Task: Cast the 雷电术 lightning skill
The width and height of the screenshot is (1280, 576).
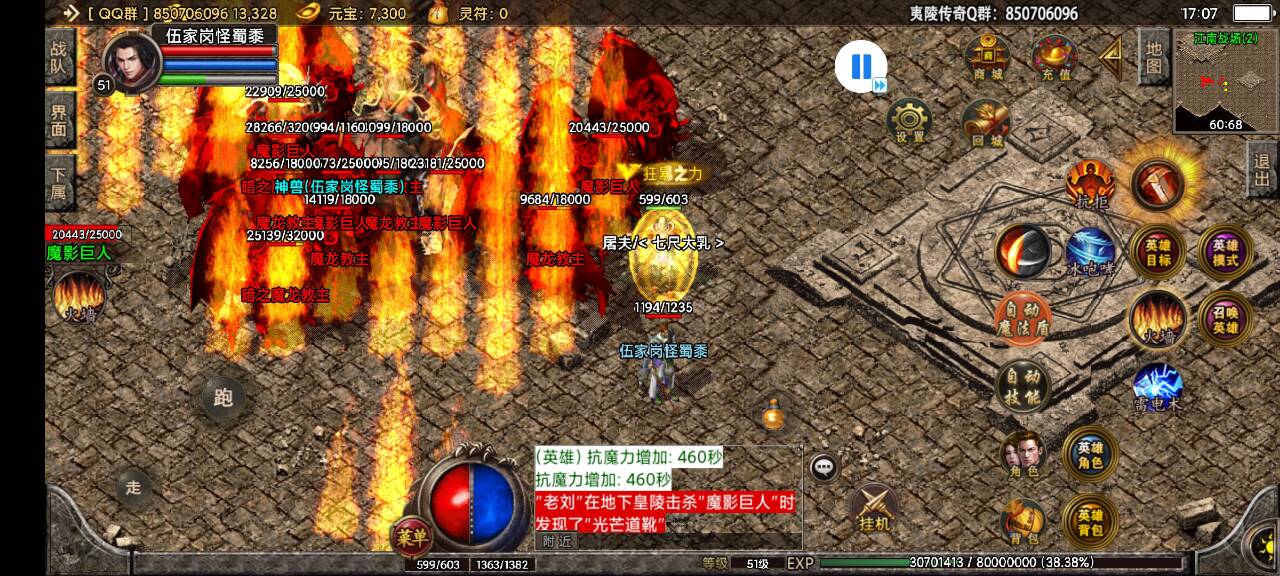Action: point(1157,387)
